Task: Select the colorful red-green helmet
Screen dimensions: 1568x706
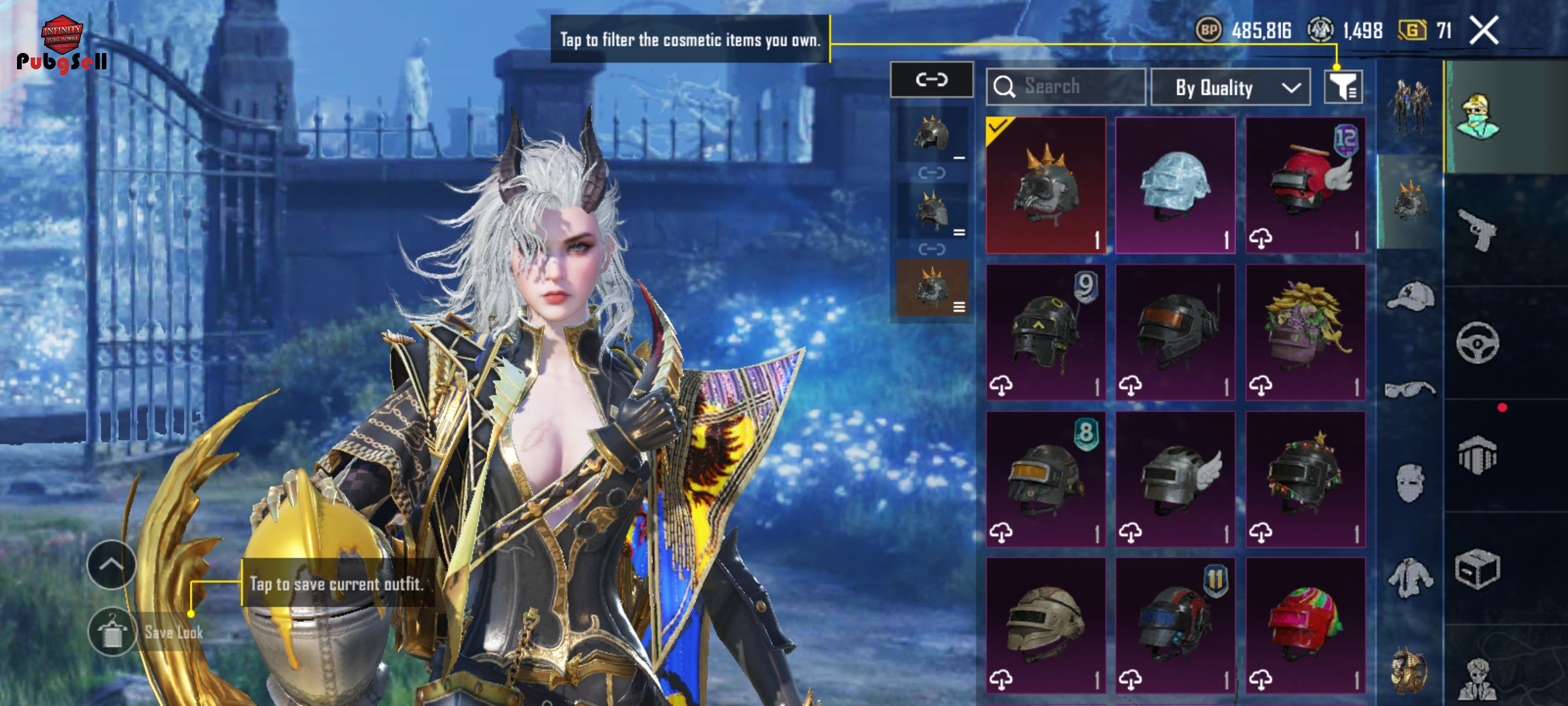Action: point(1305,626)
